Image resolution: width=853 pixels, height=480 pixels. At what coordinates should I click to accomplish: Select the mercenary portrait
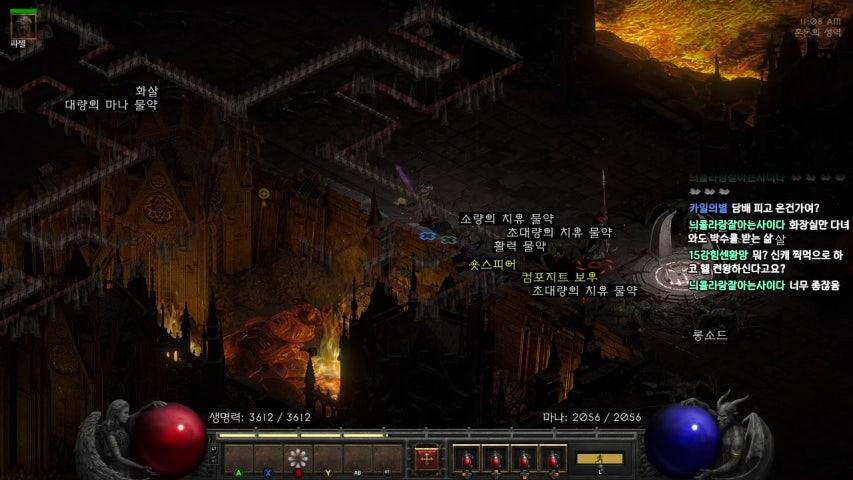coord(23,24)
